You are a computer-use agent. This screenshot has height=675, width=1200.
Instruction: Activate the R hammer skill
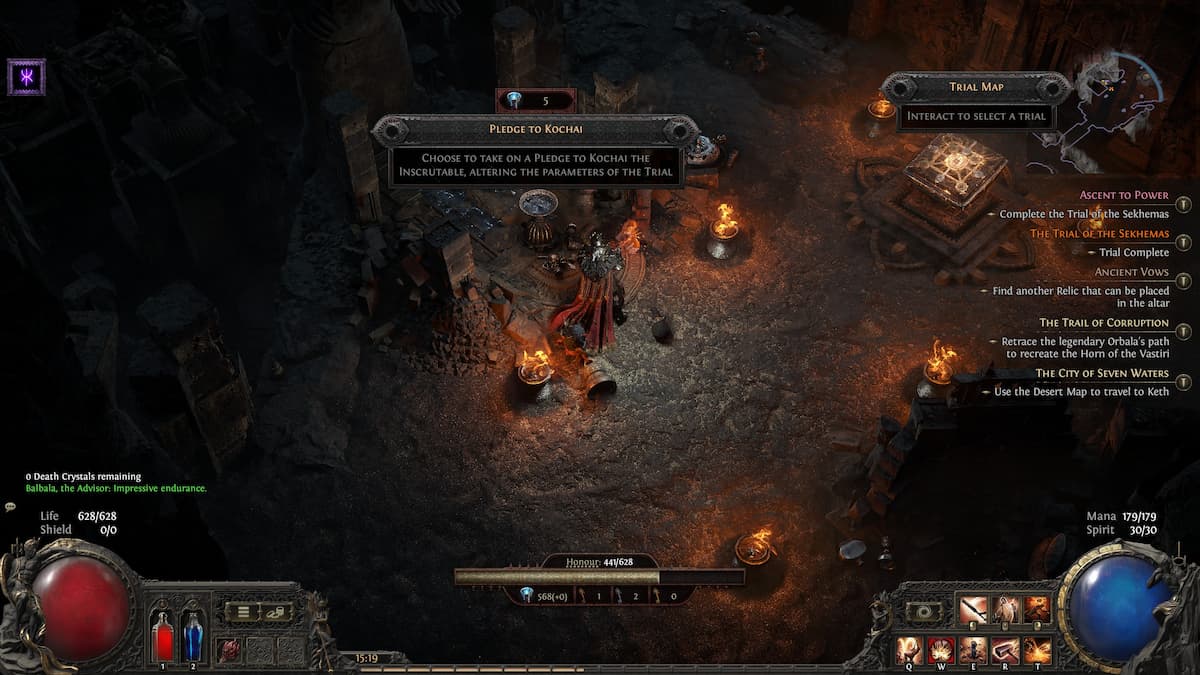(x=1005, y=650)
